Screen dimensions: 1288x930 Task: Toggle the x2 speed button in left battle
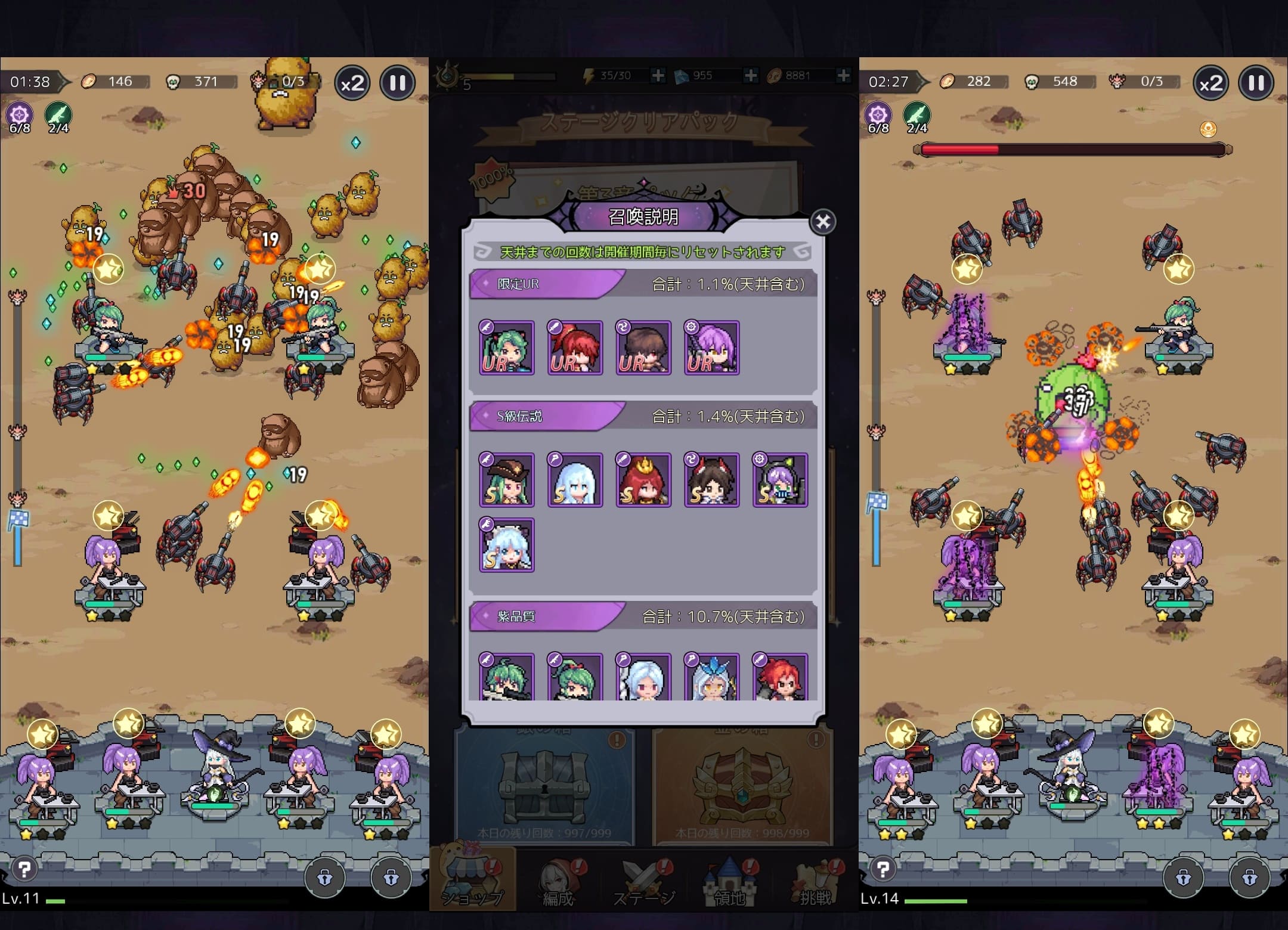[x=352, y=83]
